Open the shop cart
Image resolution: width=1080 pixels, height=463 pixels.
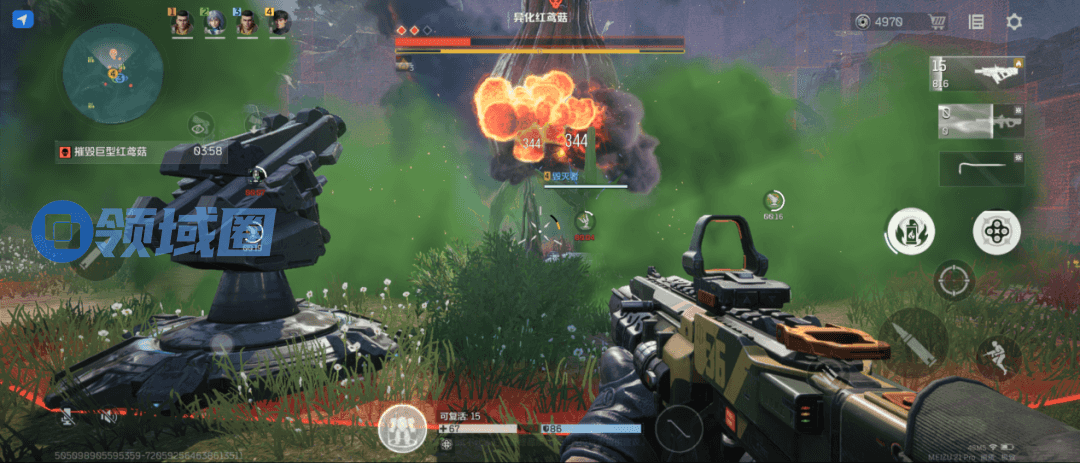tap(938, 22)
